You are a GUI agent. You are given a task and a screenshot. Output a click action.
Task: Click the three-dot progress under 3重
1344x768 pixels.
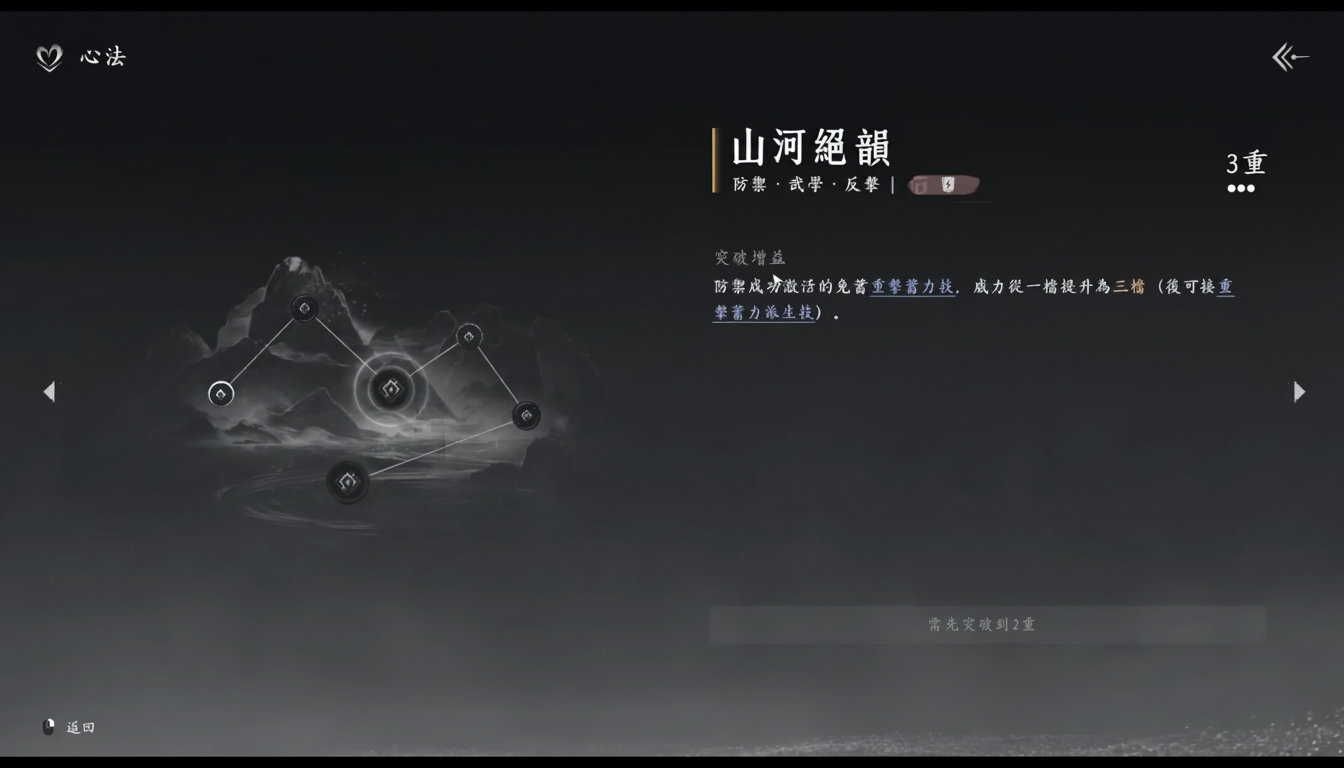1242,188
